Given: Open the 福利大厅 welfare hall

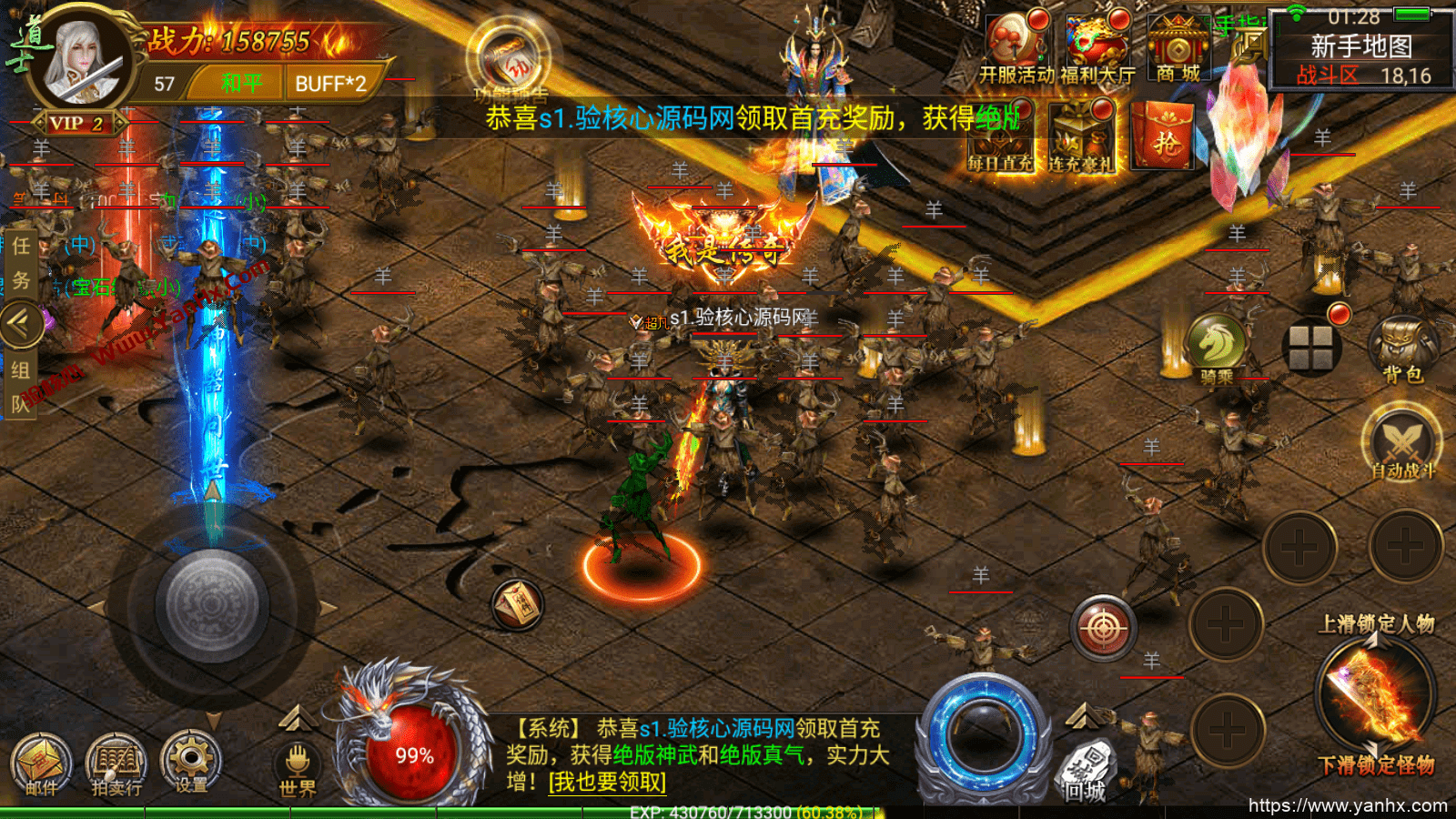Looking at the screenshot, I should click(1097, 41).
